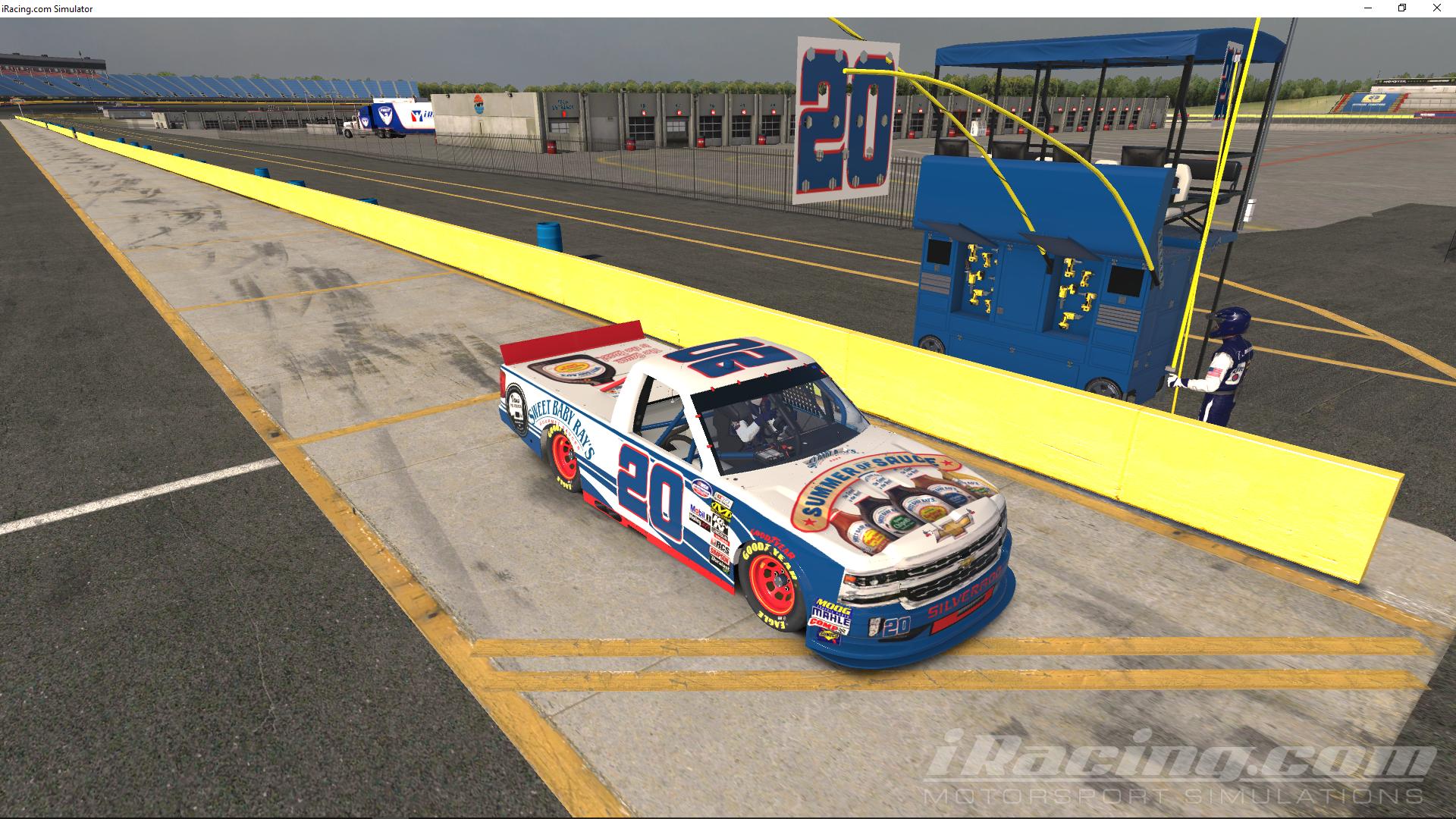Minimize the iRacing simulator window
This screenshot has height=819, width=1456.
pos(1367,8)
